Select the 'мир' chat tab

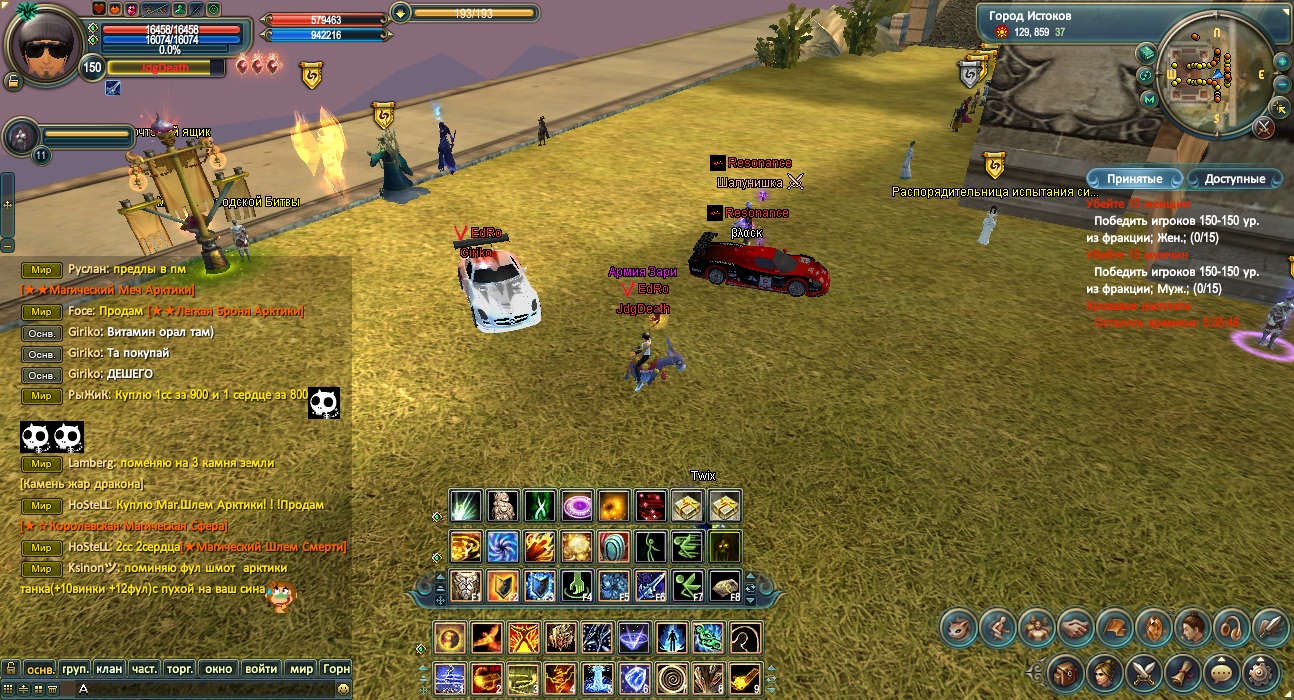tap(301, 668)
